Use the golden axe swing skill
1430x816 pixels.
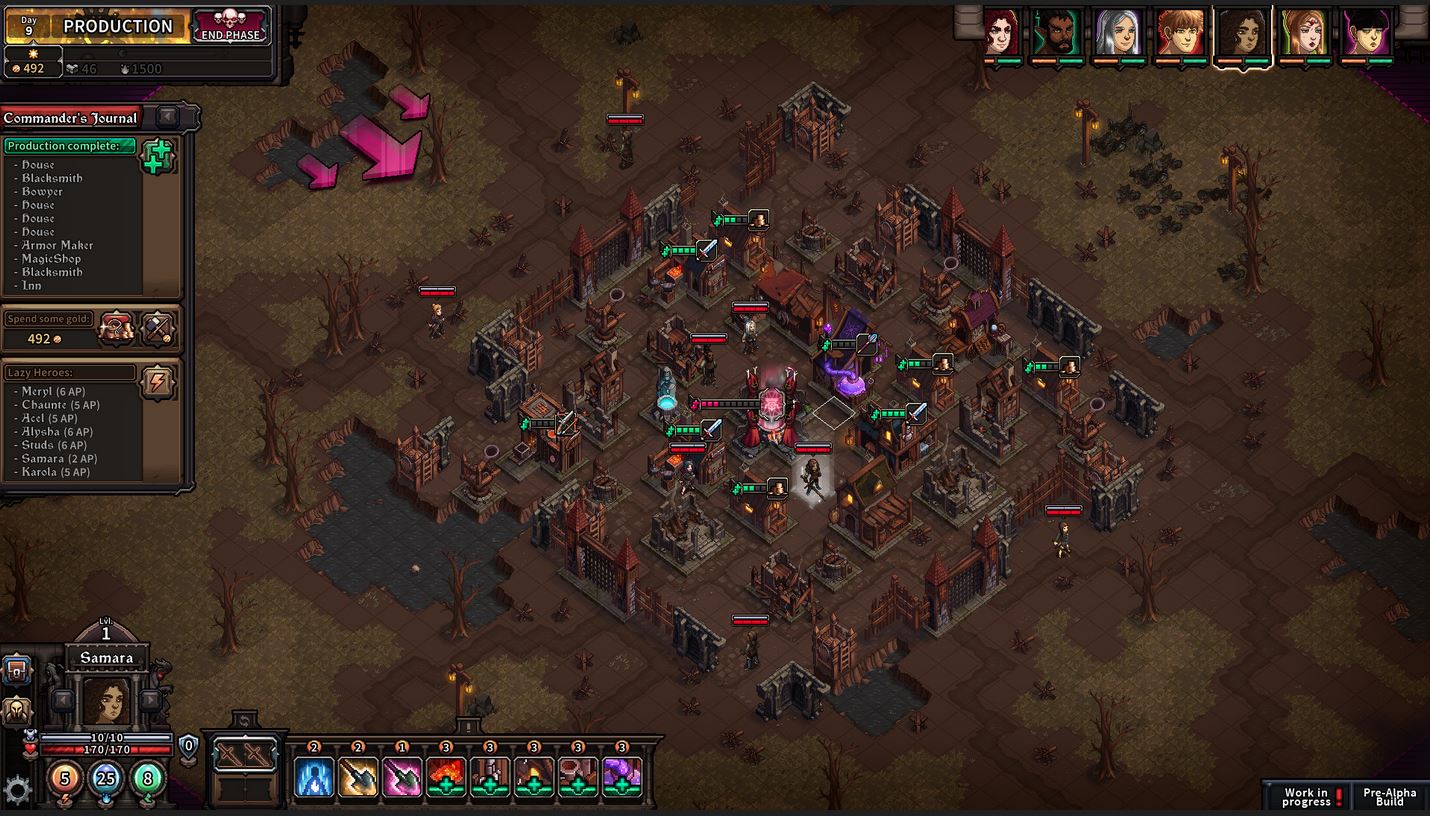pos(358,777)
